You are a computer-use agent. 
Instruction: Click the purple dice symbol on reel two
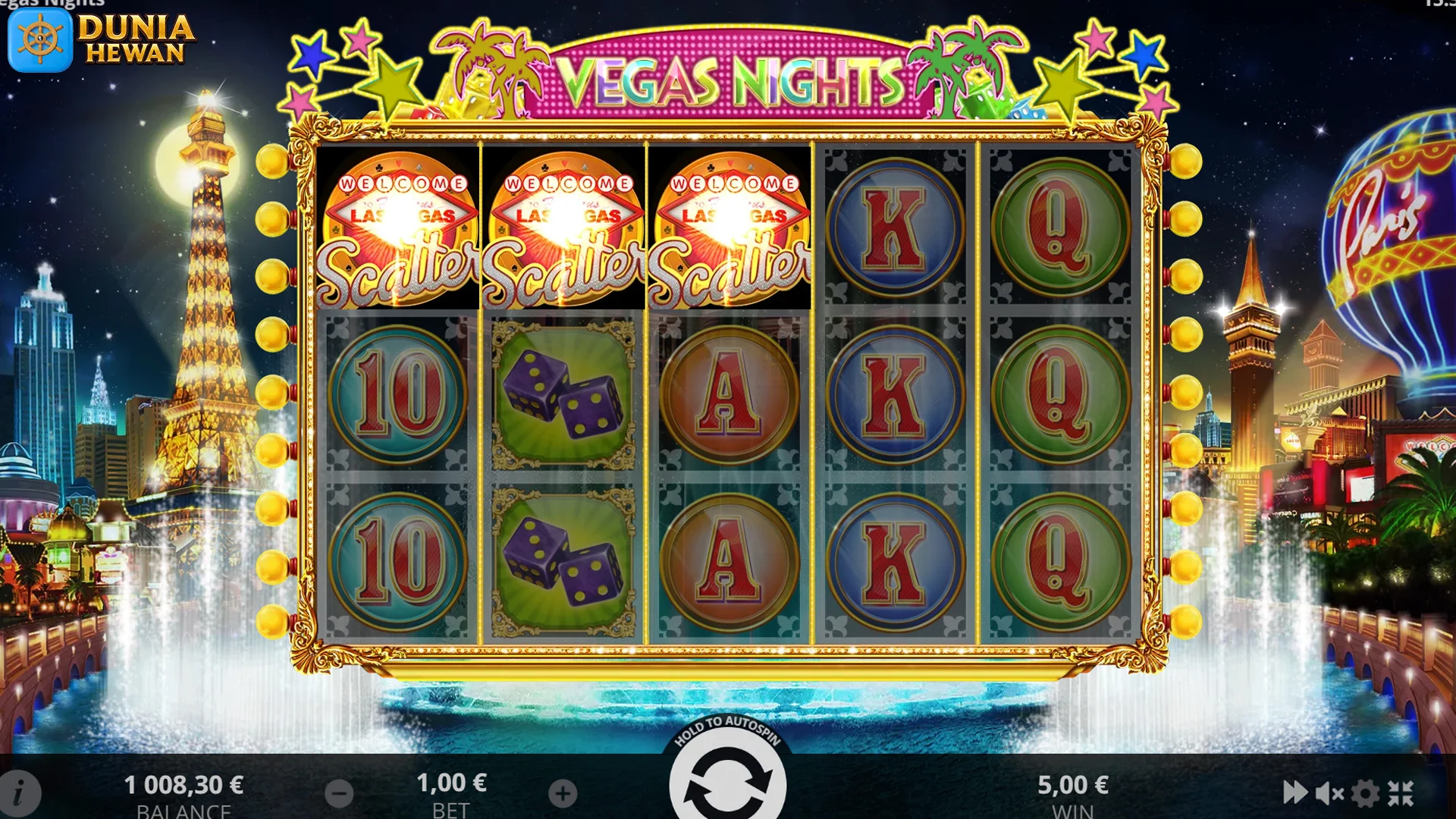point(561,394)
